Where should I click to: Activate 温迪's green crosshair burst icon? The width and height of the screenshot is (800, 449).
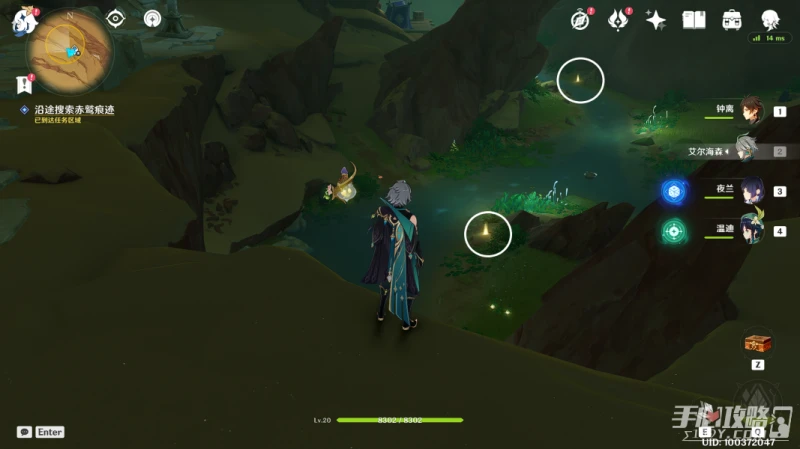coord(674,231)
